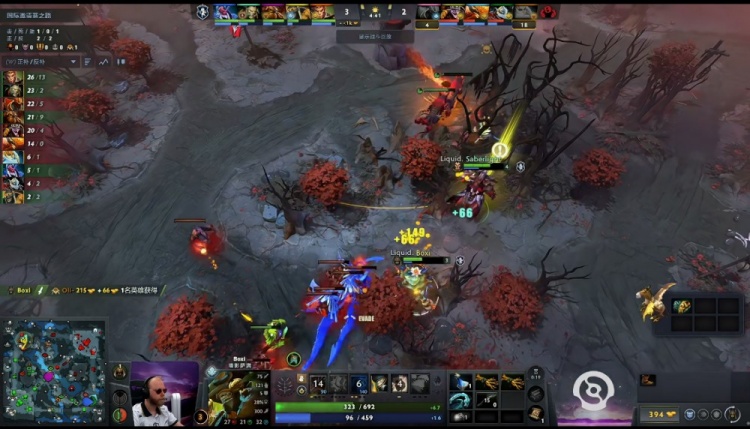Activate the ability showing number 6
This screenshot has width=750, height=429.
tap(359, 383)
